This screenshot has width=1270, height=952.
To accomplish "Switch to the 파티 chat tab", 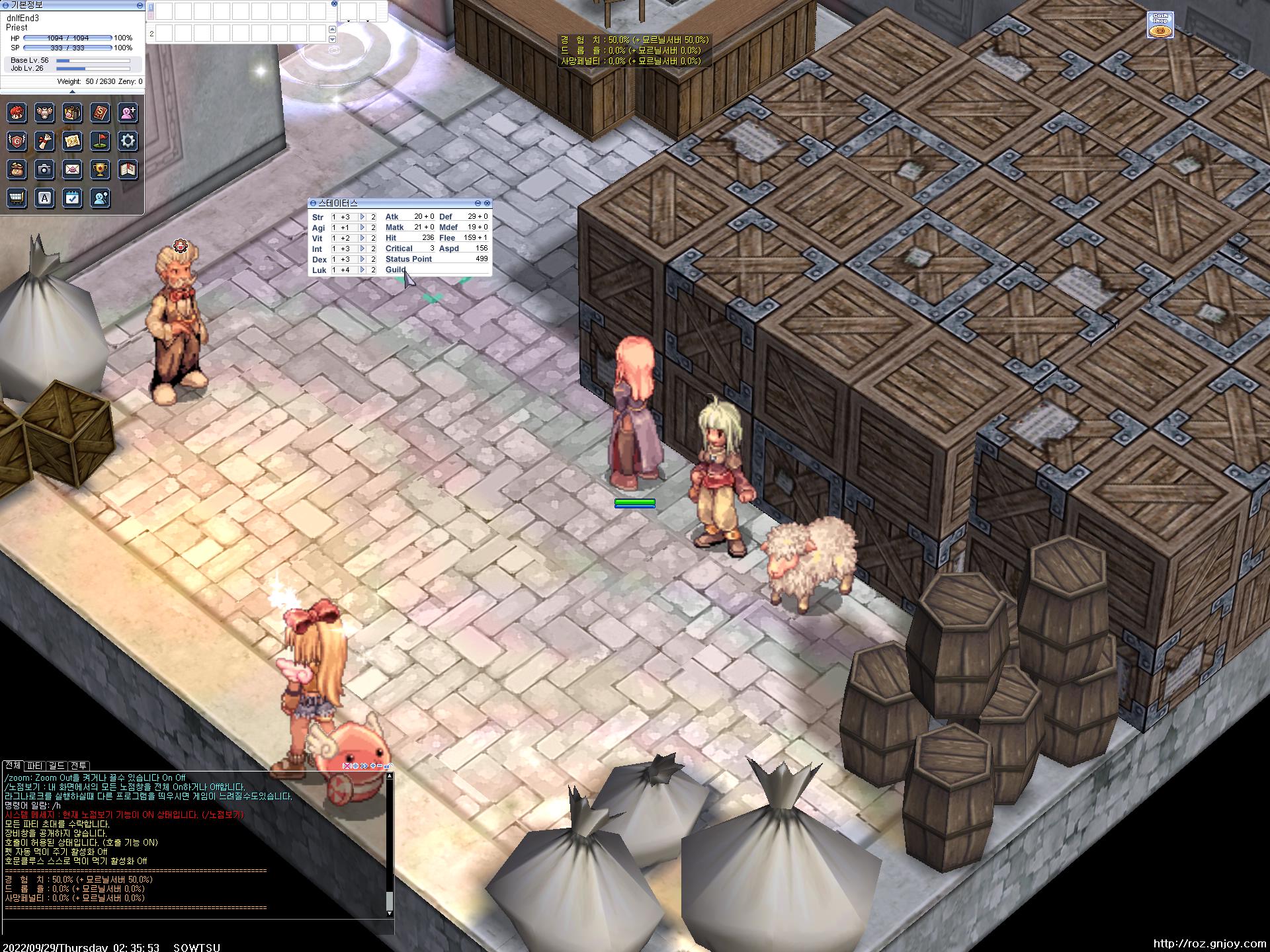I will [x=34, y=766].
